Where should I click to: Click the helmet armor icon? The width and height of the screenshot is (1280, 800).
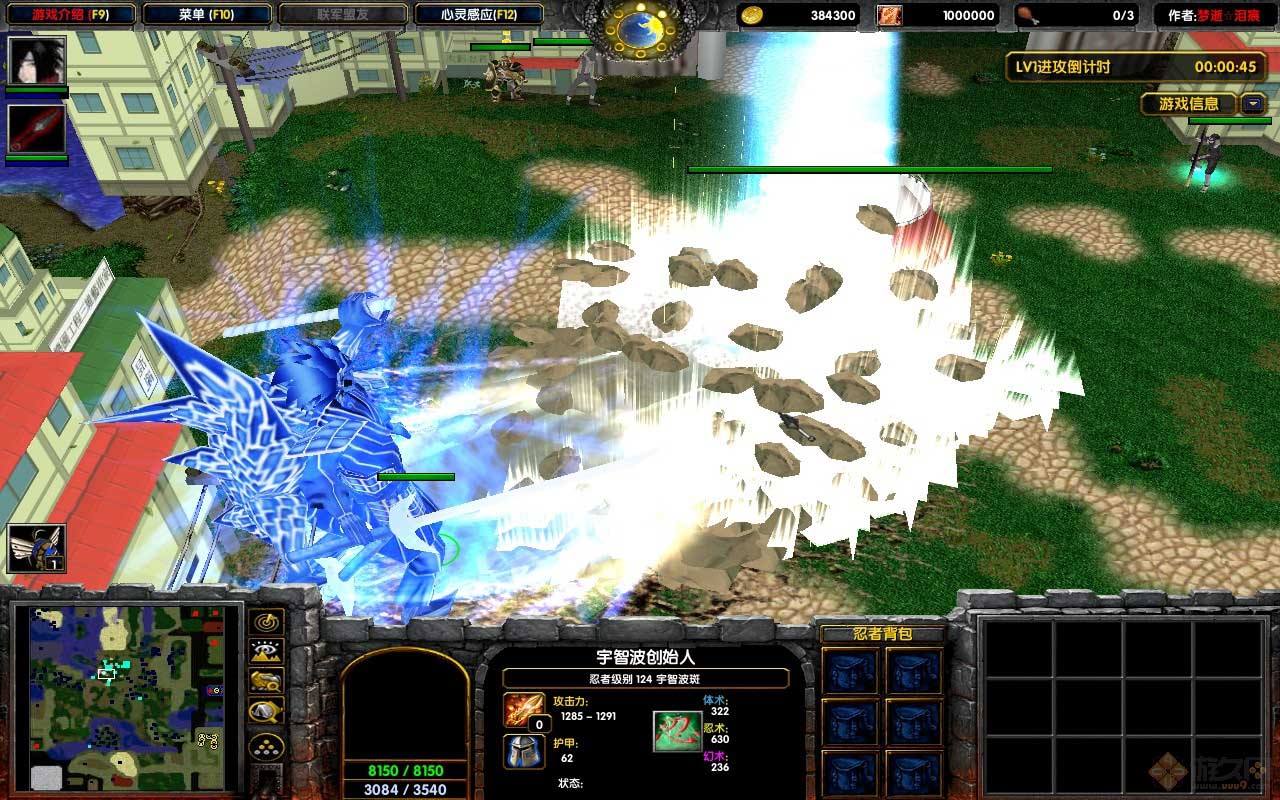pyautogui.click(x=523, y=751)
